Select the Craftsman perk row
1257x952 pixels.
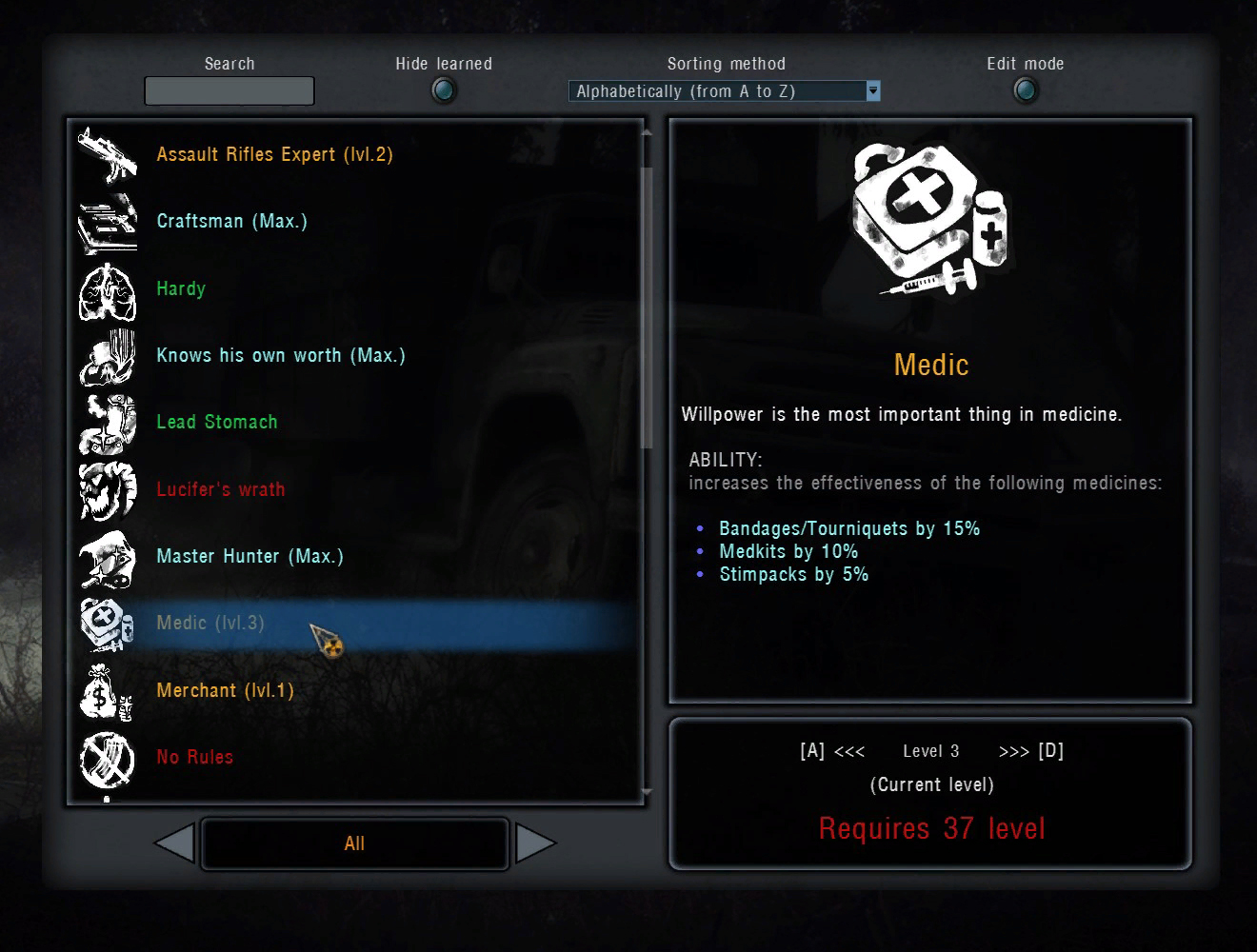tap(231, 221)
